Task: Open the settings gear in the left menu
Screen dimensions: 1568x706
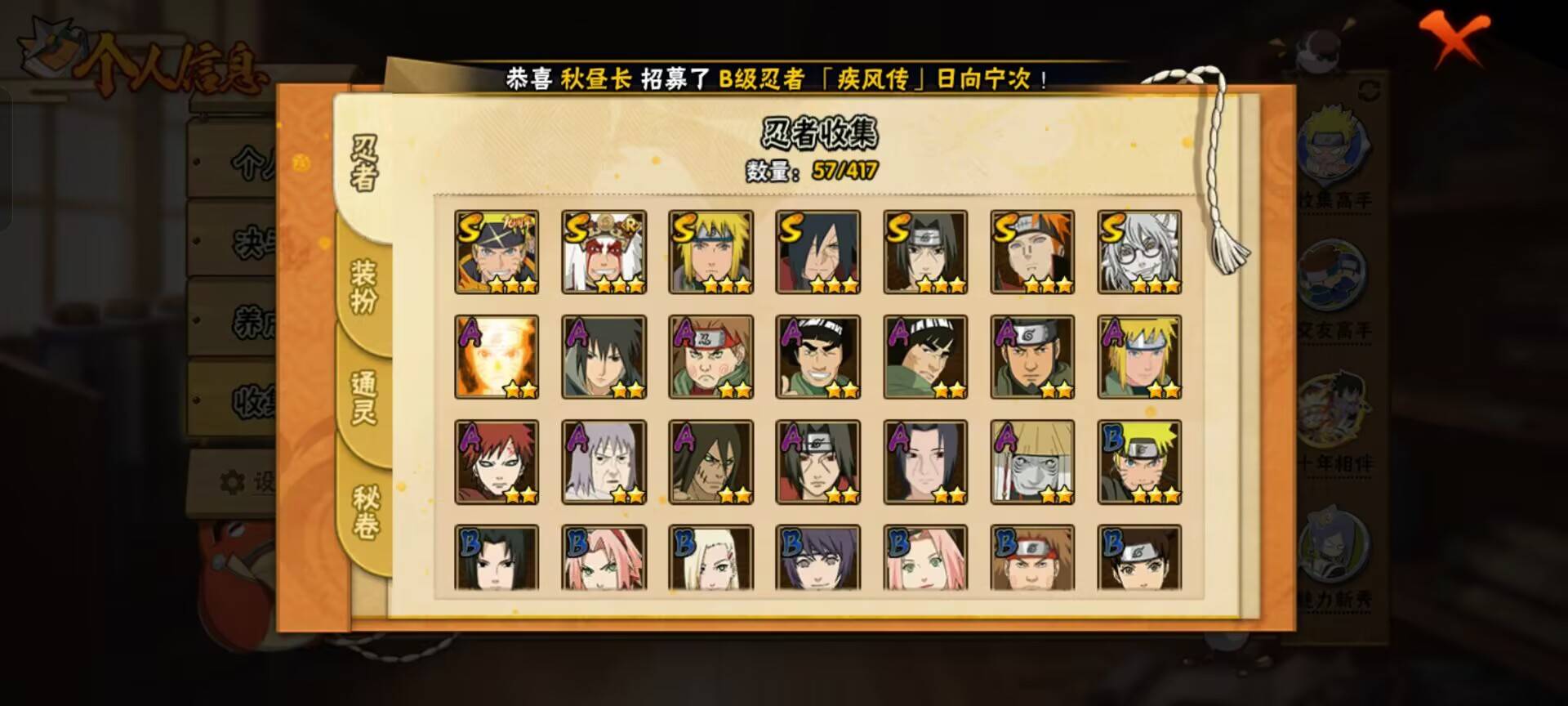Action: [x=231, y=483]
